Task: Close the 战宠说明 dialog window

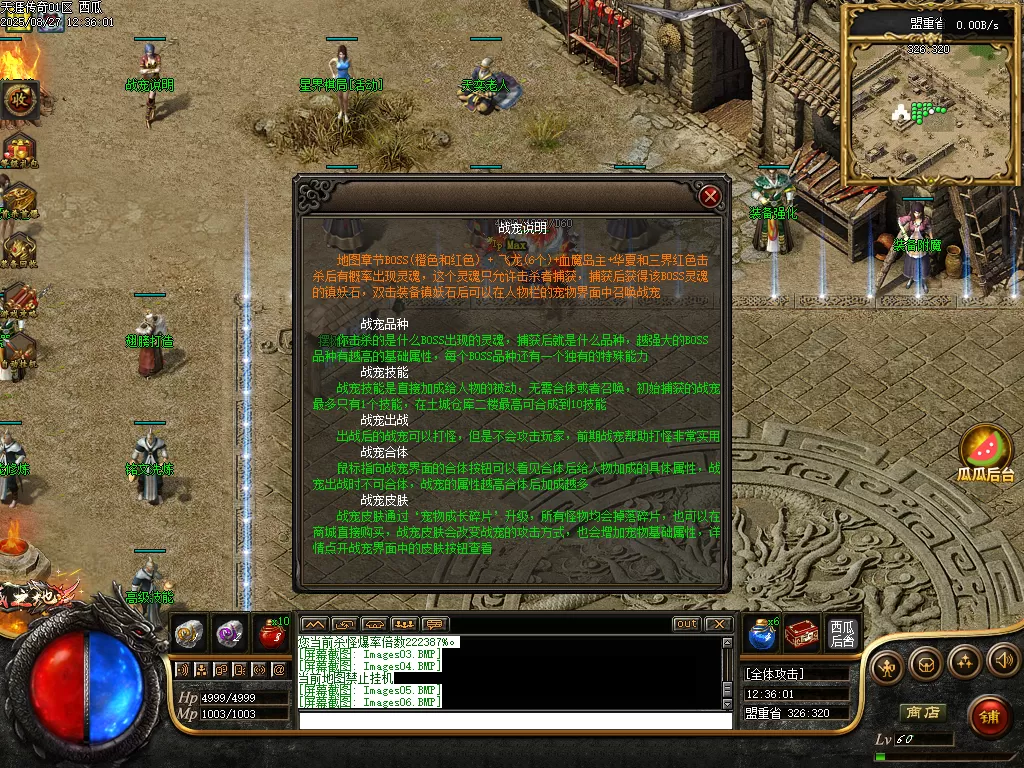Action: (710, 196)
